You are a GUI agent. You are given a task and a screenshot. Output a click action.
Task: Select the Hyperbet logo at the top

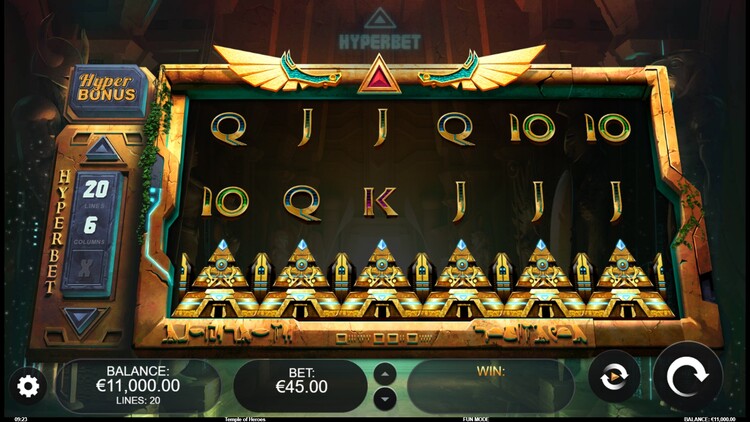(x=377, y=32)
